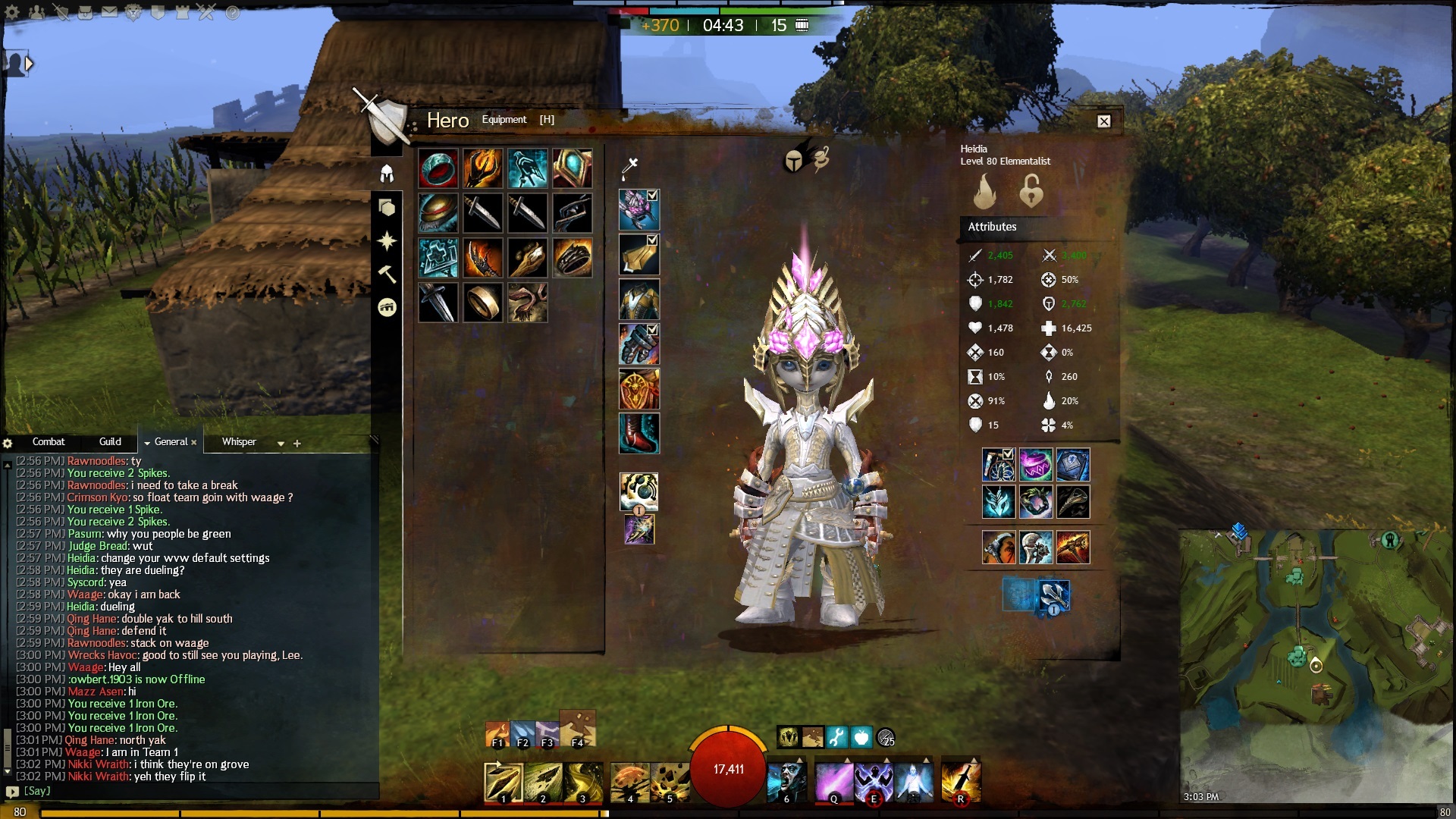
Task: Select the Whisper chat tab
Action: pyautogui.click(x=239, y=441)
